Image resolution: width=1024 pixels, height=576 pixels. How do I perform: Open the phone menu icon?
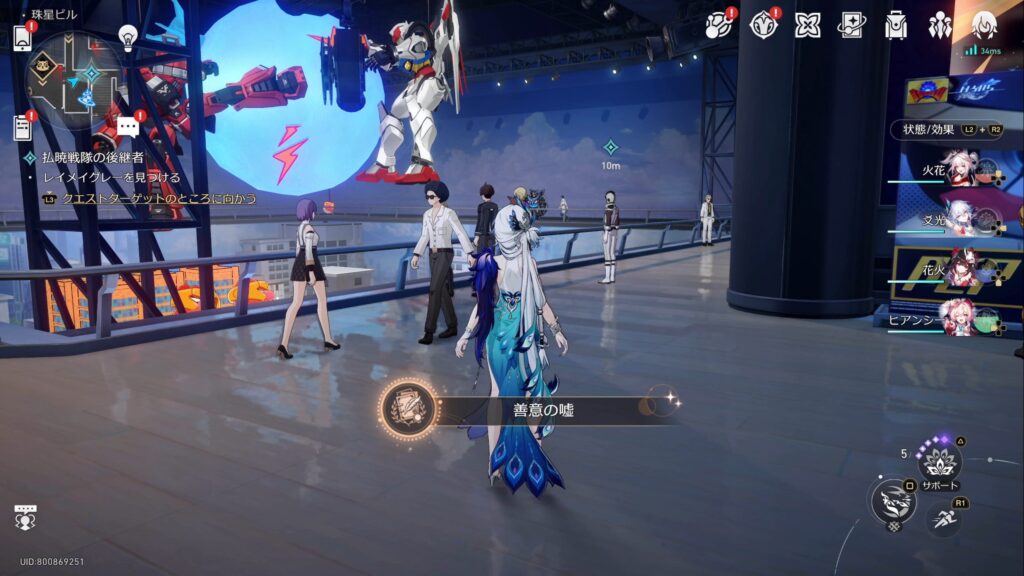tap(23, 38)
